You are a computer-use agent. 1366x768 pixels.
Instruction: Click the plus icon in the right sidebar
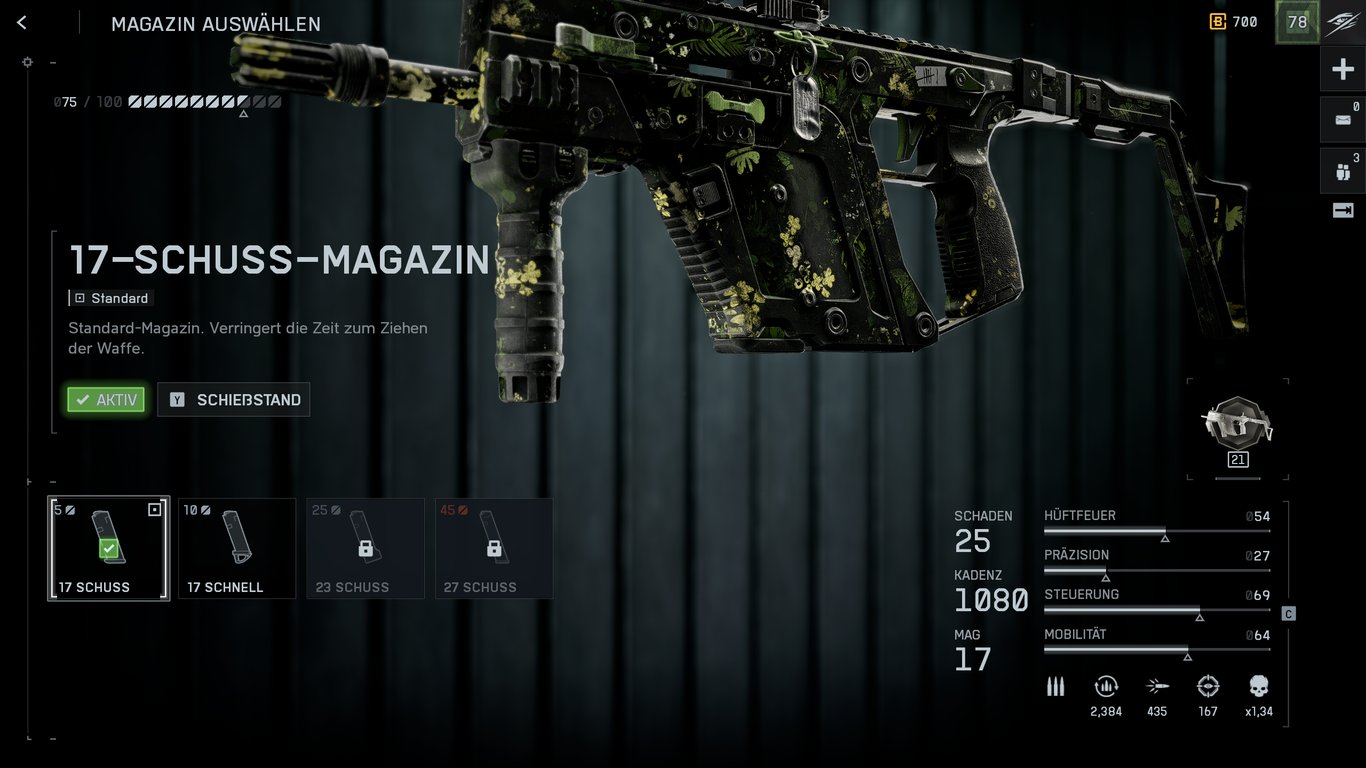(1342, 68)
